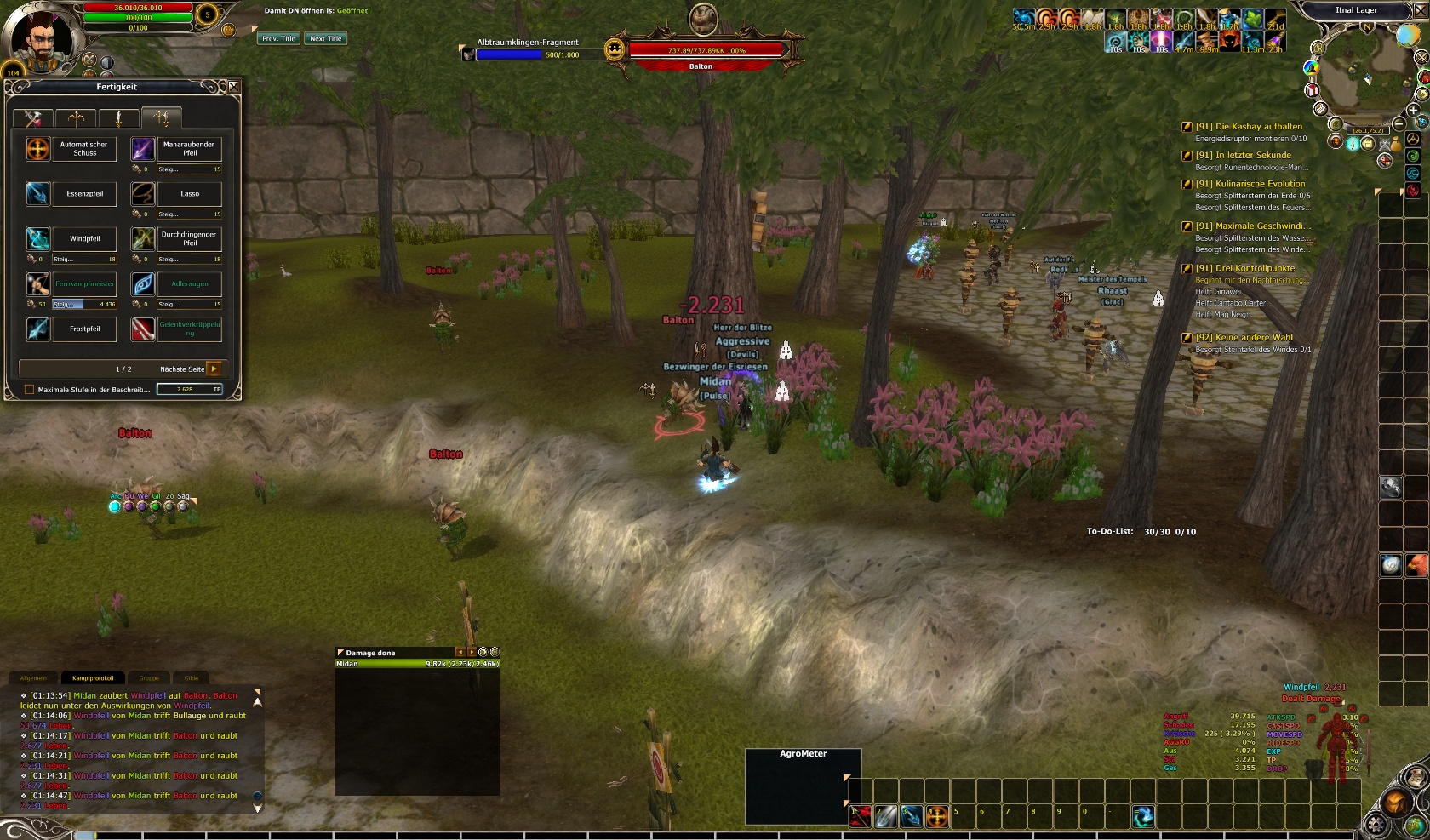This screenshot has height=840, width=1430.
Task: Go to the next skill page (Nächste Seite)
Action: 214,369
